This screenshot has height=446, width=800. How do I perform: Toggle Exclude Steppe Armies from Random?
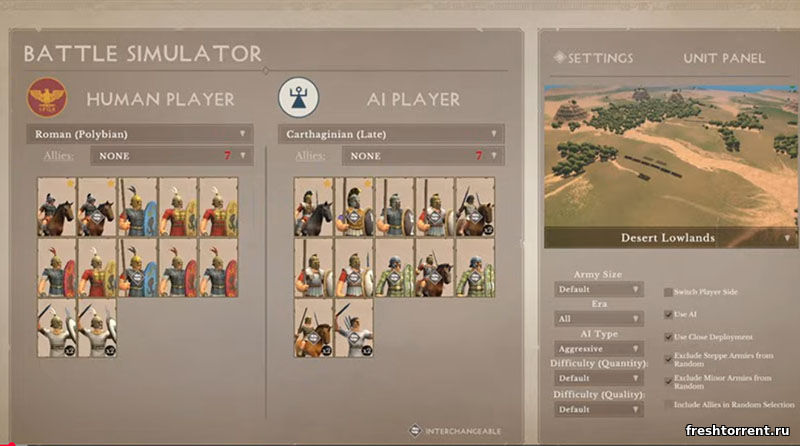[x=668, y=358]
